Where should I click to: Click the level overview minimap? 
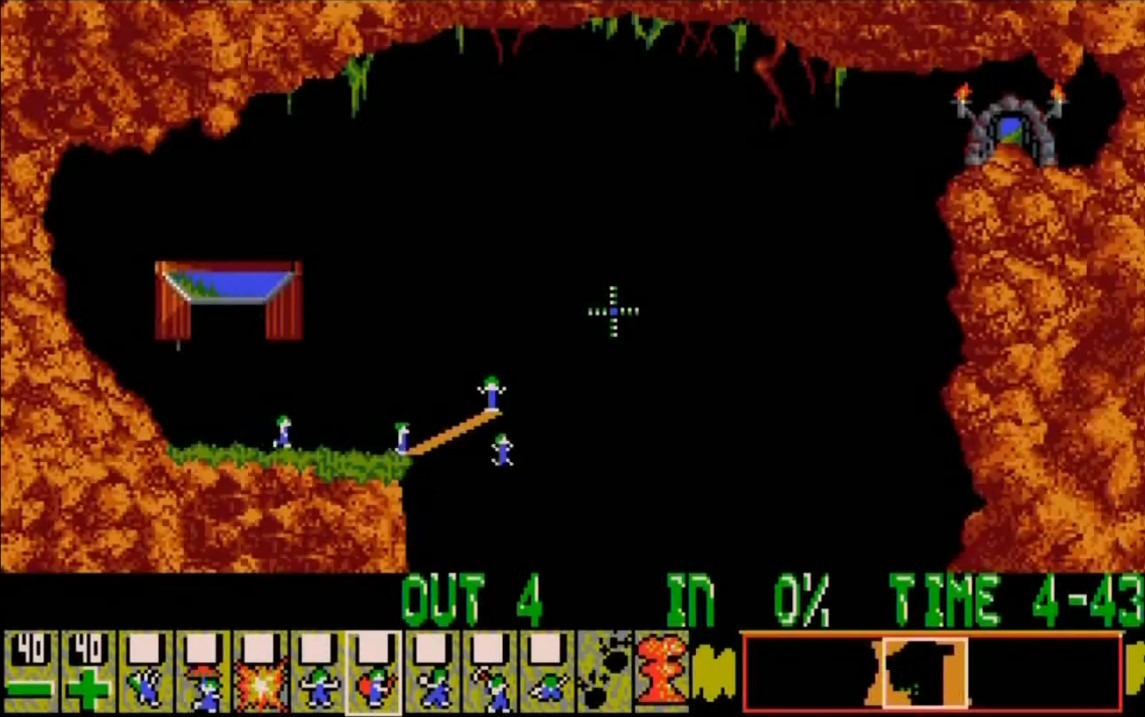[x=930, y=672]
